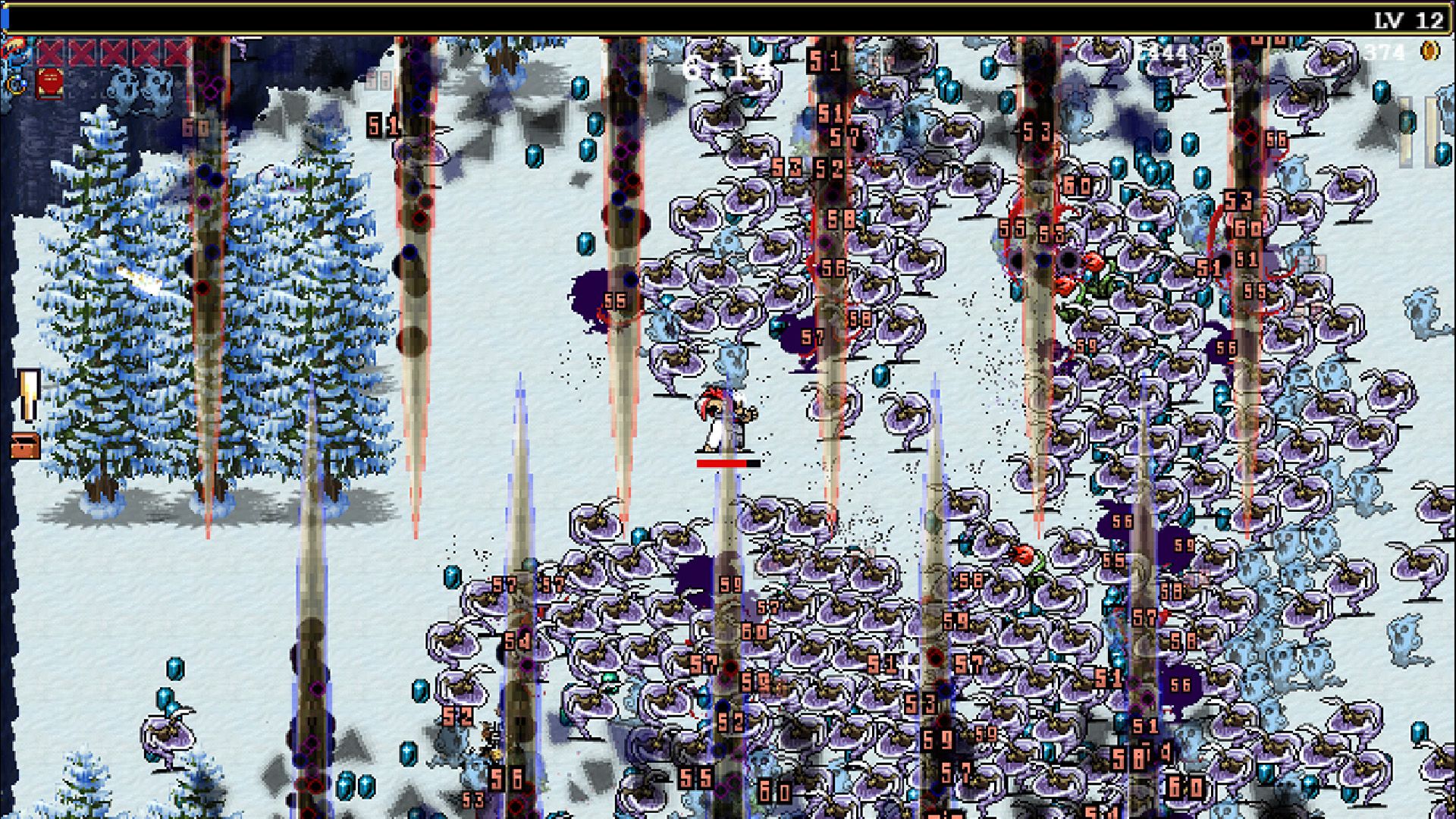This screenshot has height=819, width=1456.
Task: Click the orange ring accessory icon
Action: pos(15,86)
